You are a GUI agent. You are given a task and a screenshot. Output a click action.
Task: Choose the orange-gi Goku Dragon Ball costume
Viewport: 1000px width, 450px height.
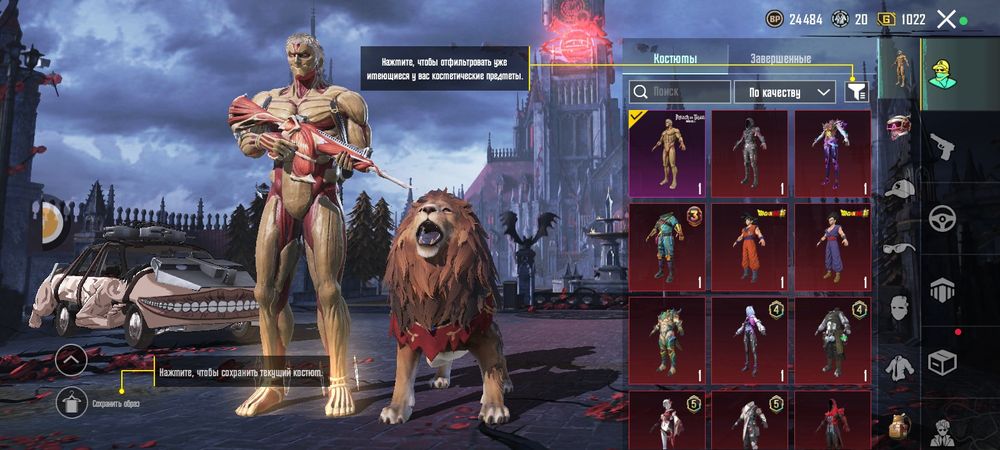pyautogui.click(x=750, y=247)
